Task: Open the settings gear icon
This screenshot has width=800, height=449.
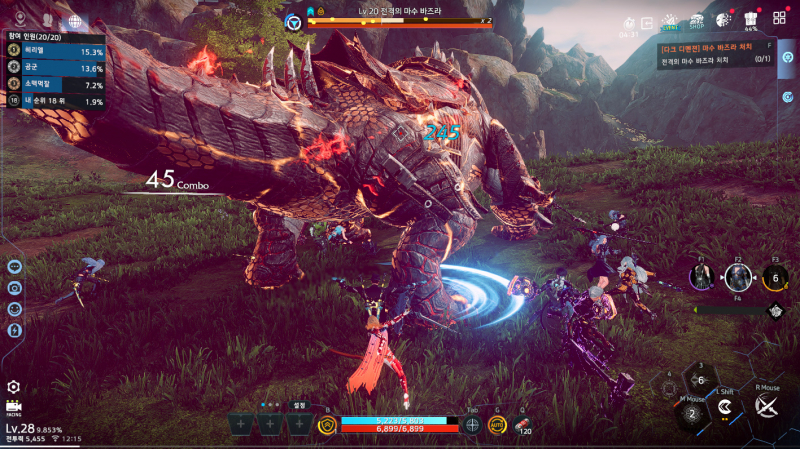Action: pos(14,387)
